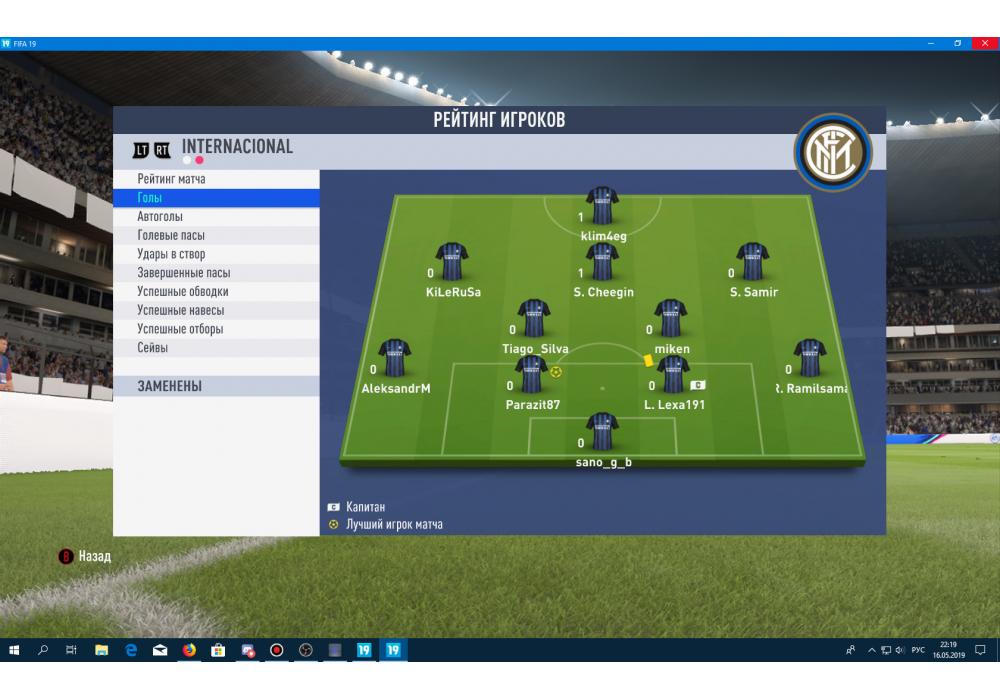Image resolution: width=1000 pixels, height=700 pixels.
Task: Select captain L. Lexa191
Action: coord(673,375)
